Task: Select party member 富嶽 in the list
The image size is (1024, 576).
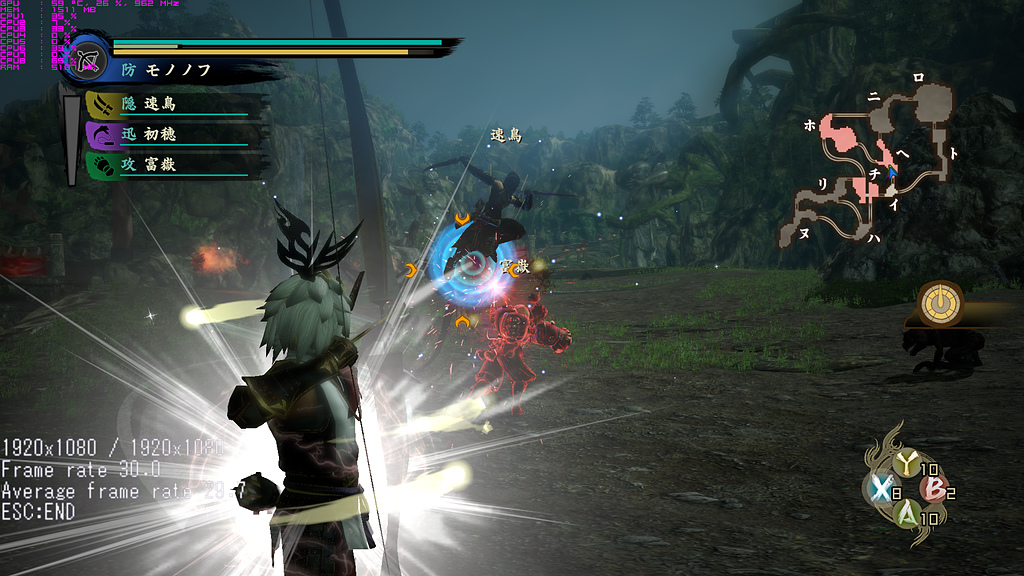Action: [162, 165]
